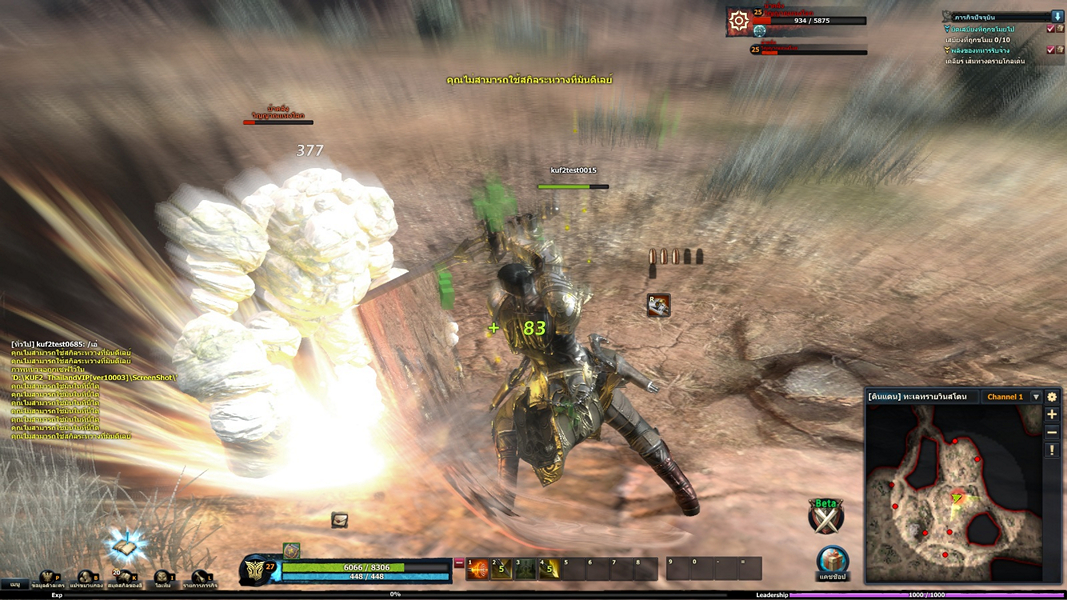This screenshot has width=1067, height=600.
Task: Open the skill book (K)
Action: coord(124,579)
